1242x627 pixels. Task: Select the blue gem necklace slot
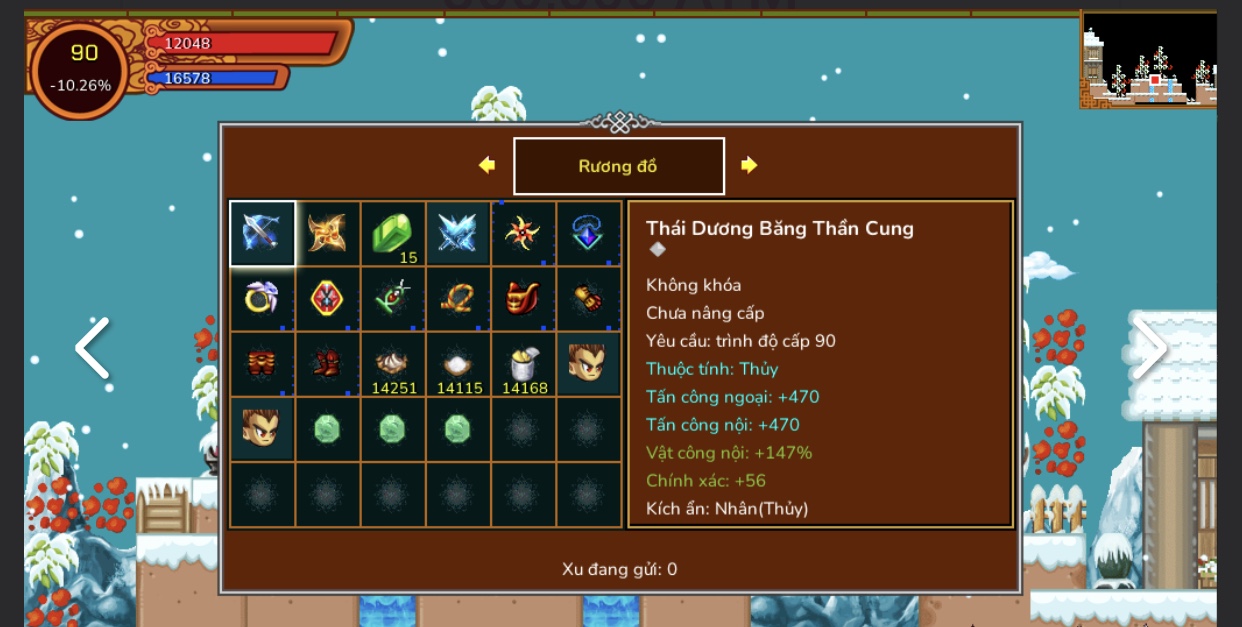point(588,233)
